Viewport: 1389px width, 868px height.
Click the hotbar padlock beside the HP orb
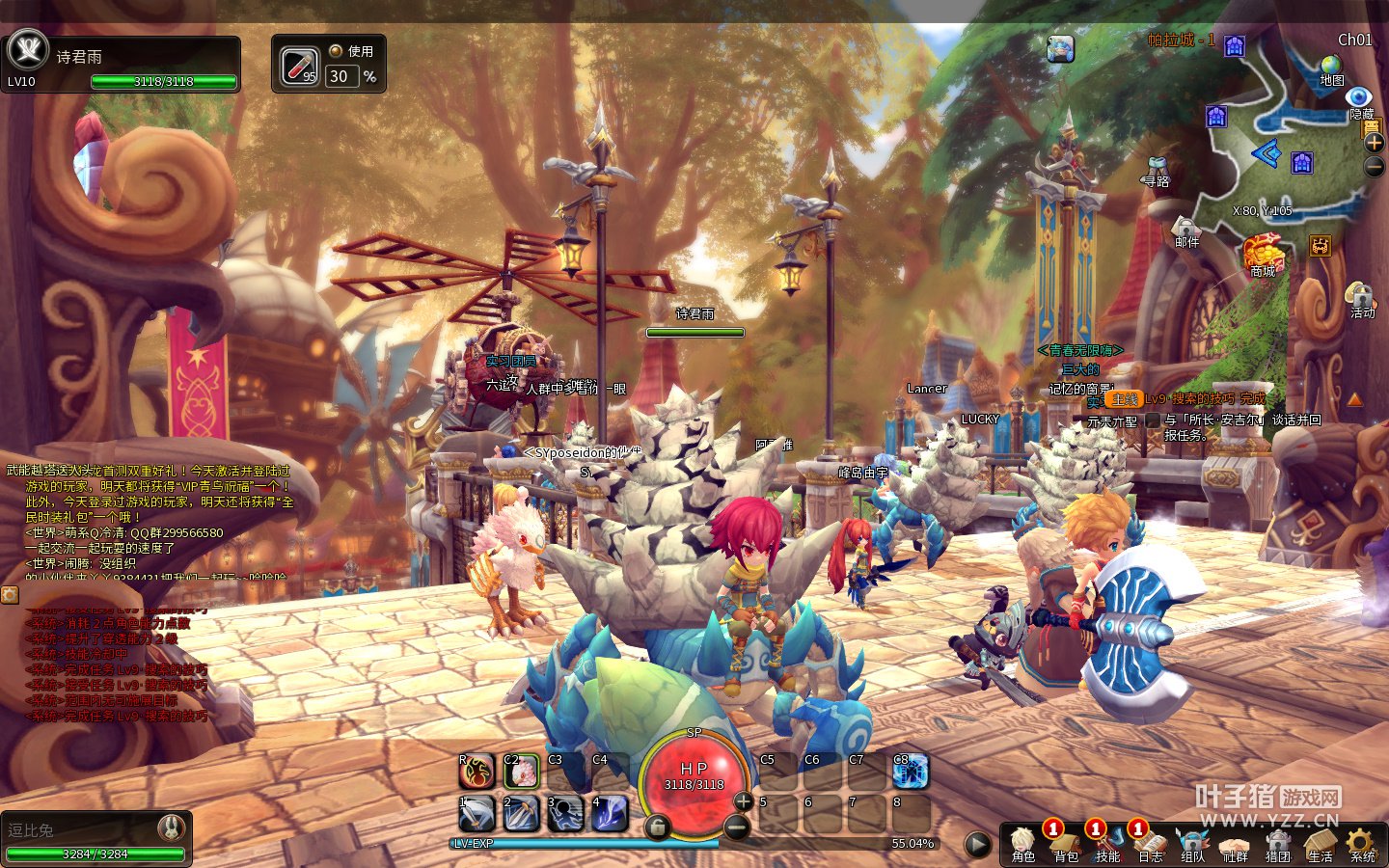point(657,827)
